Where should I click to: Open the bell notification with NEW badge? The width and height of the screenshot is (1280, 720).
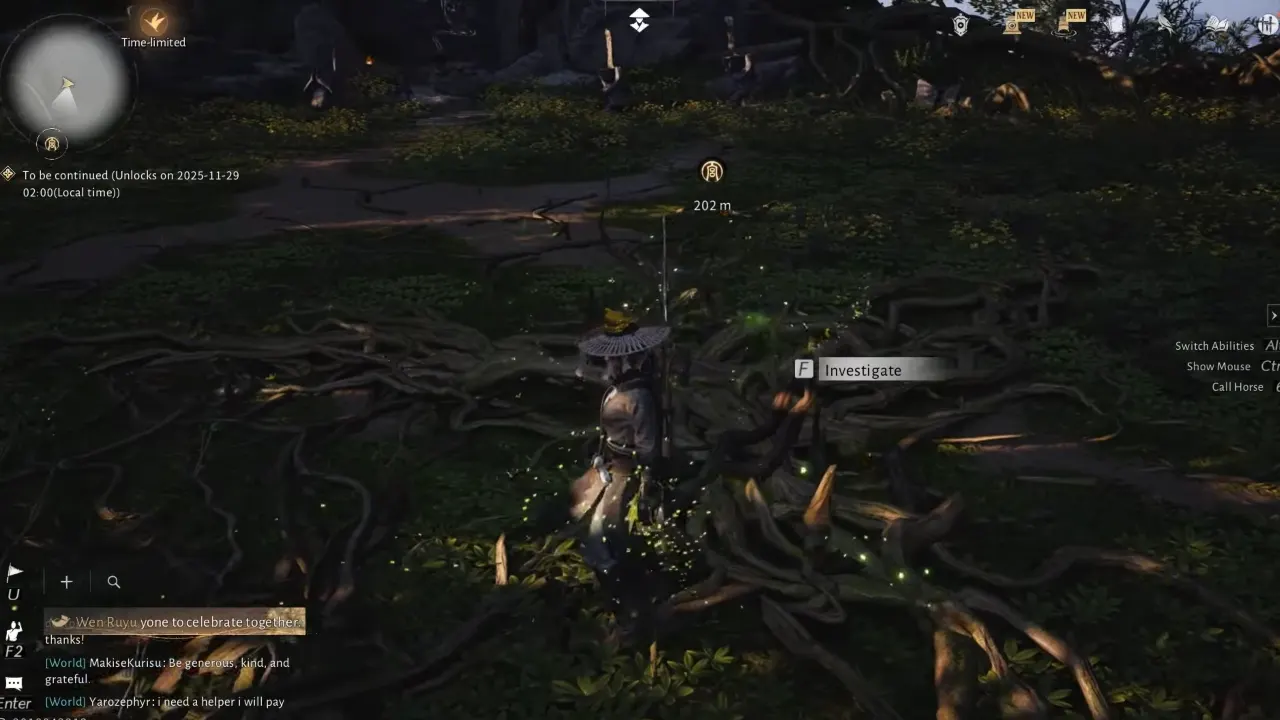pyautogui.click(x=1013, y=24)
